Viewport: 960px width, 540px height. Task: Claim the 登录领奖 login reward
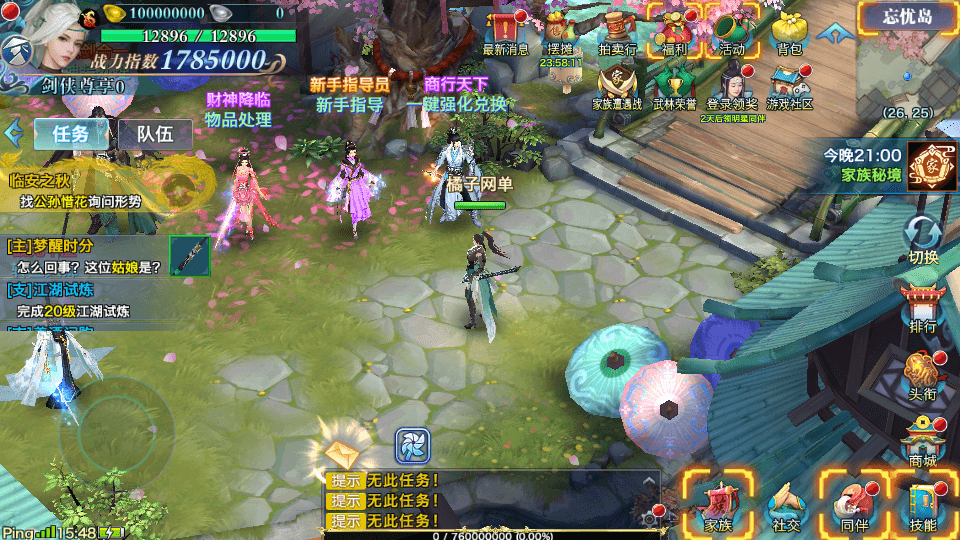pyautogui.click(x=732, y=86)
